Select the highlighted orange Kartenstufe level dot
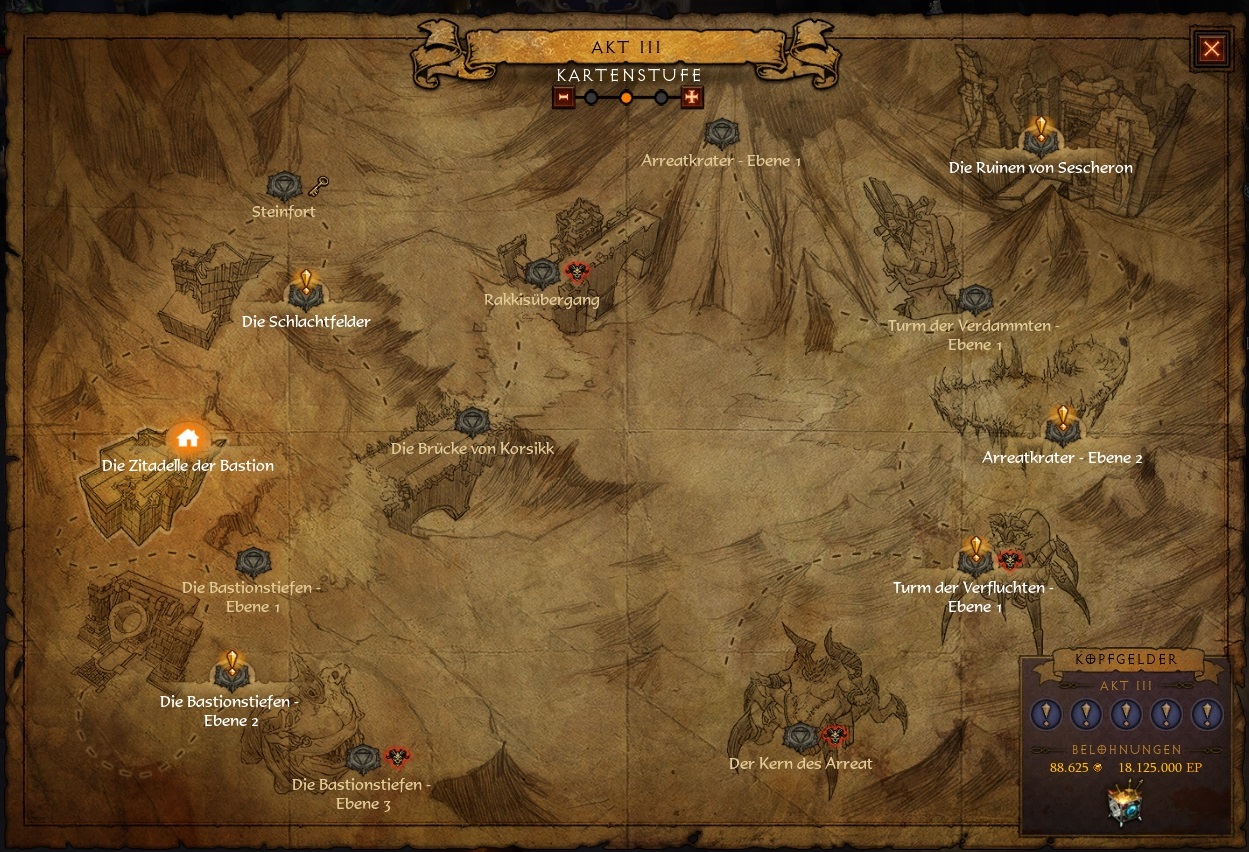Viewport: 1249px width, 852px height. point(626,98)
